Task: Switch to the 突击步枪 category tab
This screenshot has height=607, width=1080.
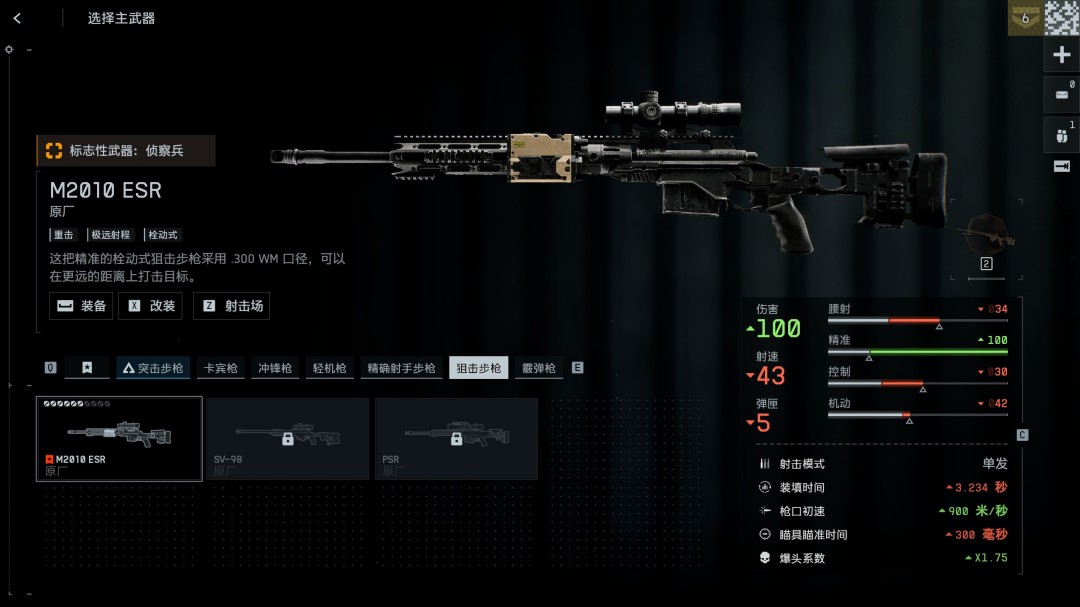Action: 153,368
